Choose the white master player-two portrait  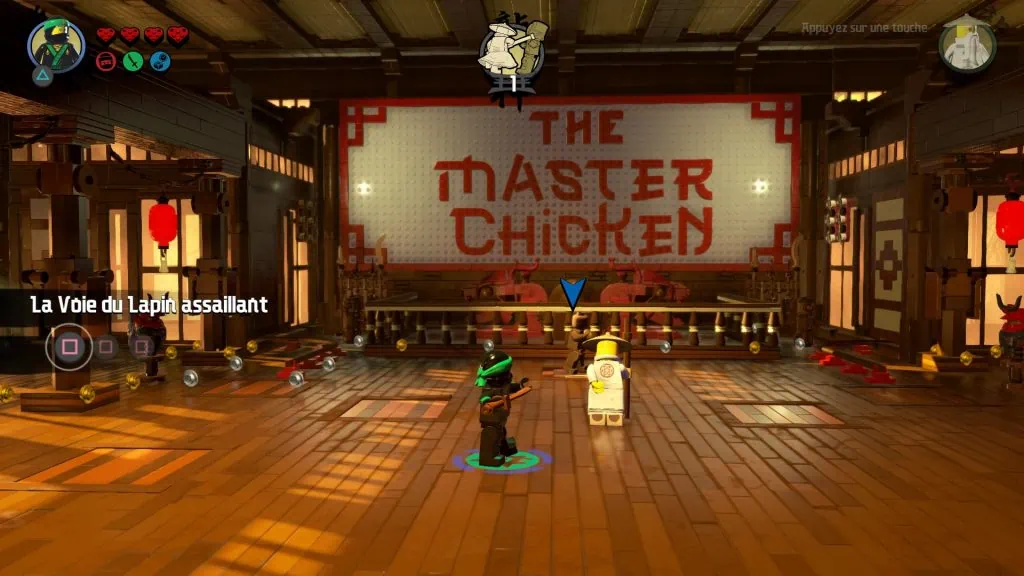(x=967, y=45)
